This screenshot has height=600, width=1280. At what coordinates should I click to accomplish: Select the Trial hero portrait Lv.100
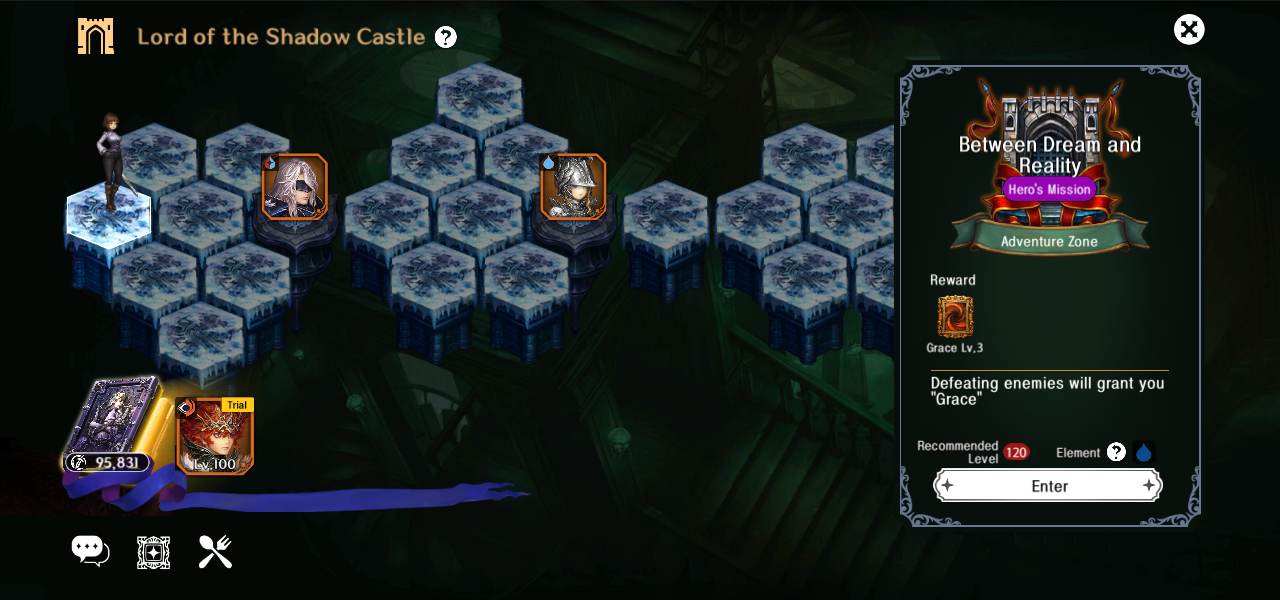[x=215, y=435]
